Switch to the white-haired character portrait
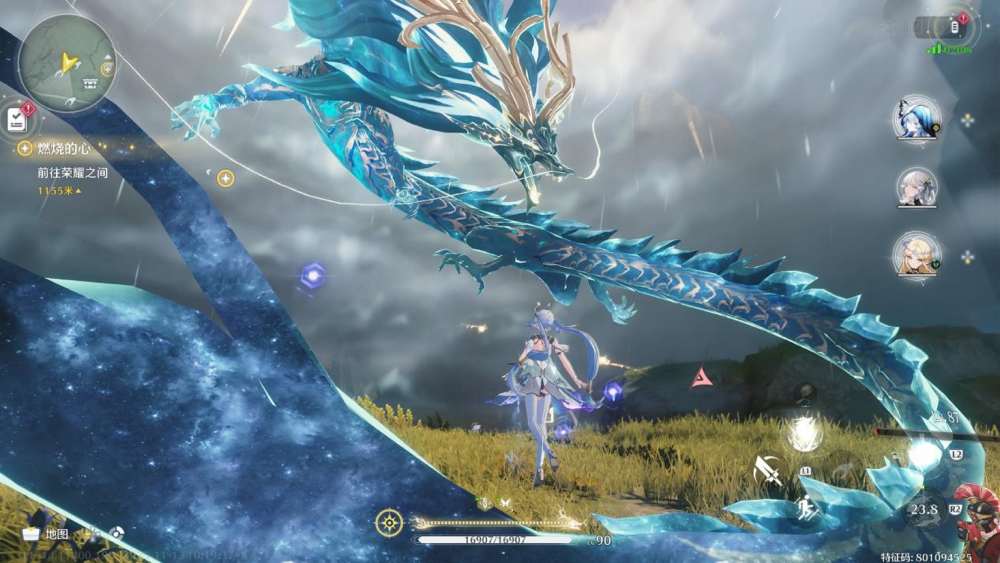Image resolution: width=1000 pixels, height=563 pixels. [916, 186]
